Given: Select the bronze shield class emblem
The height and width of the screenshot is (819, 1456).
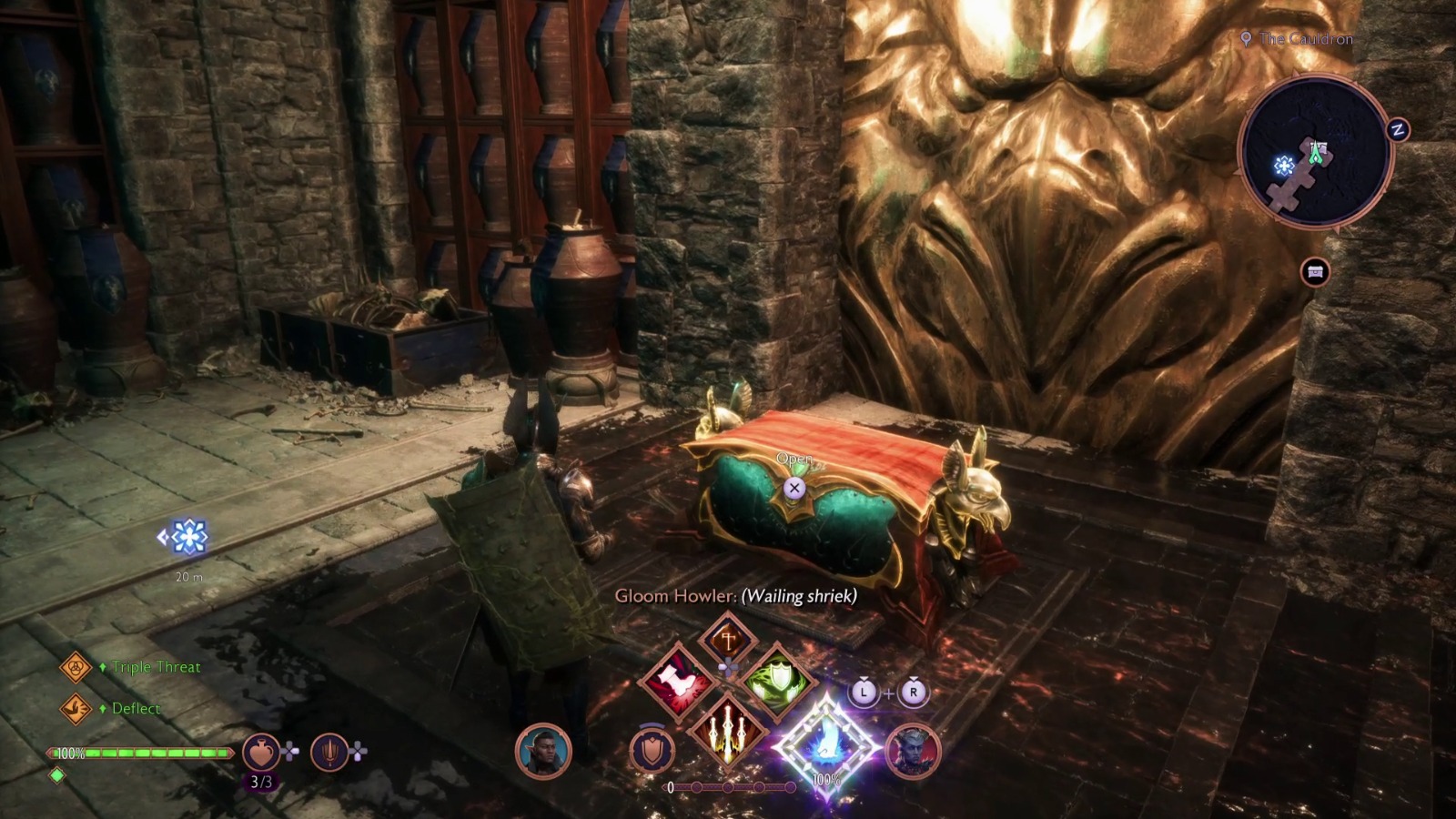Looking at the screenshot, I should pyautogui.click(x=651, y=749).
